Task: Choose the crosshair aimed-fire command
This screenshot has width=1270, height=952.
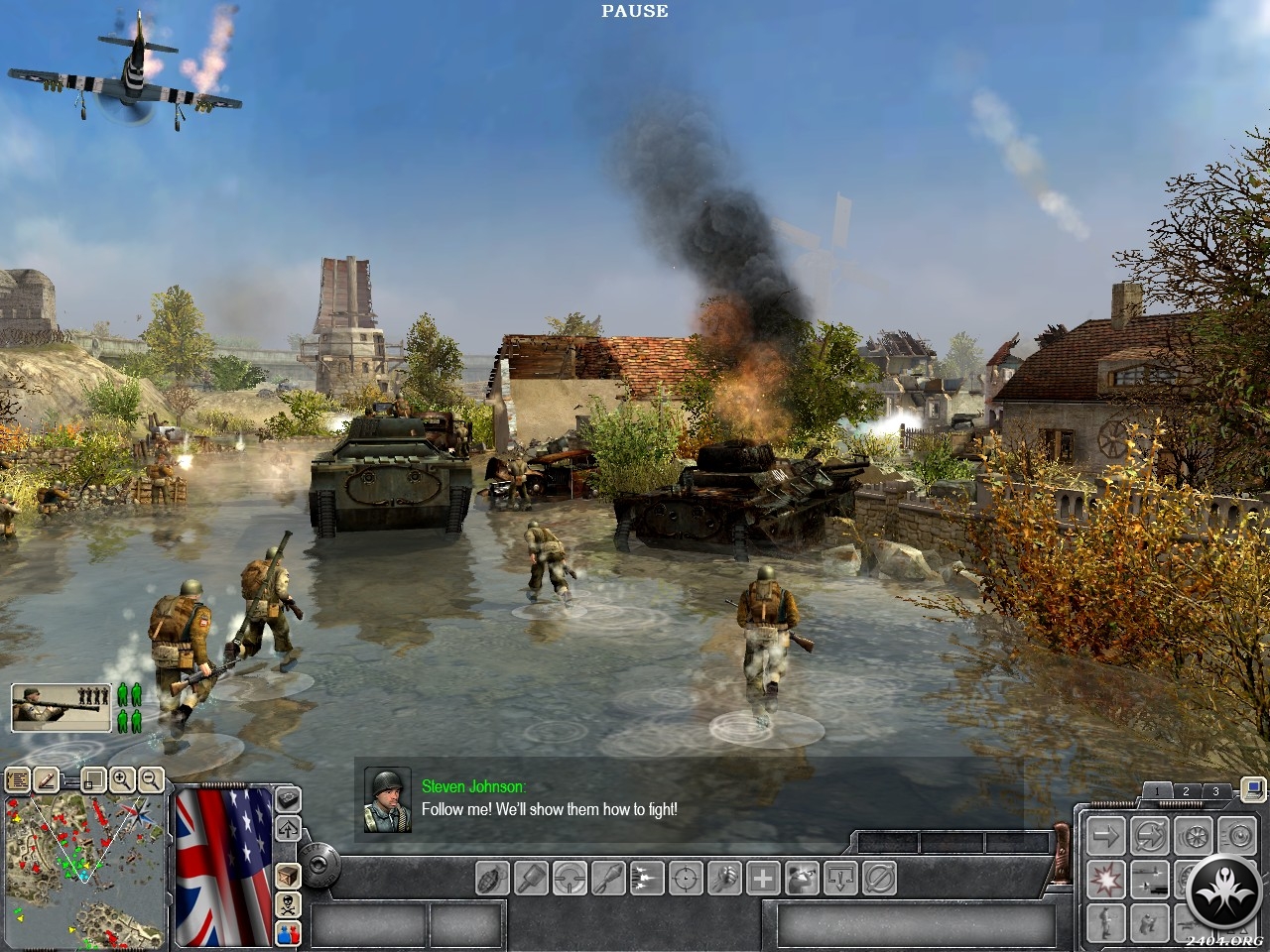Action: point(686,878)
